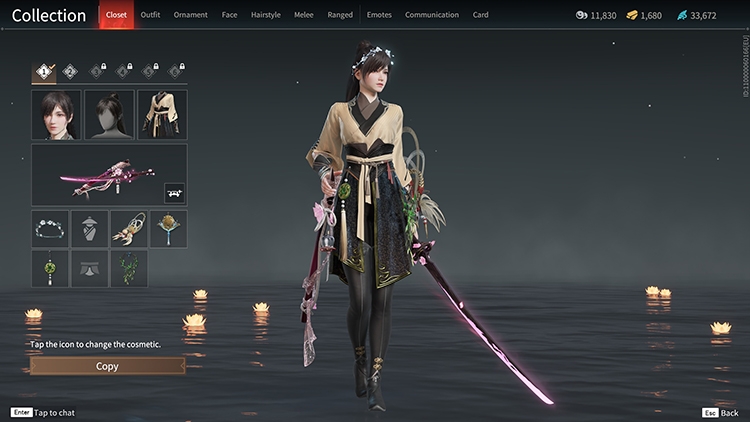Switch to the Outfit tab
The image size is (750, 422).
(x=150, y=15)
